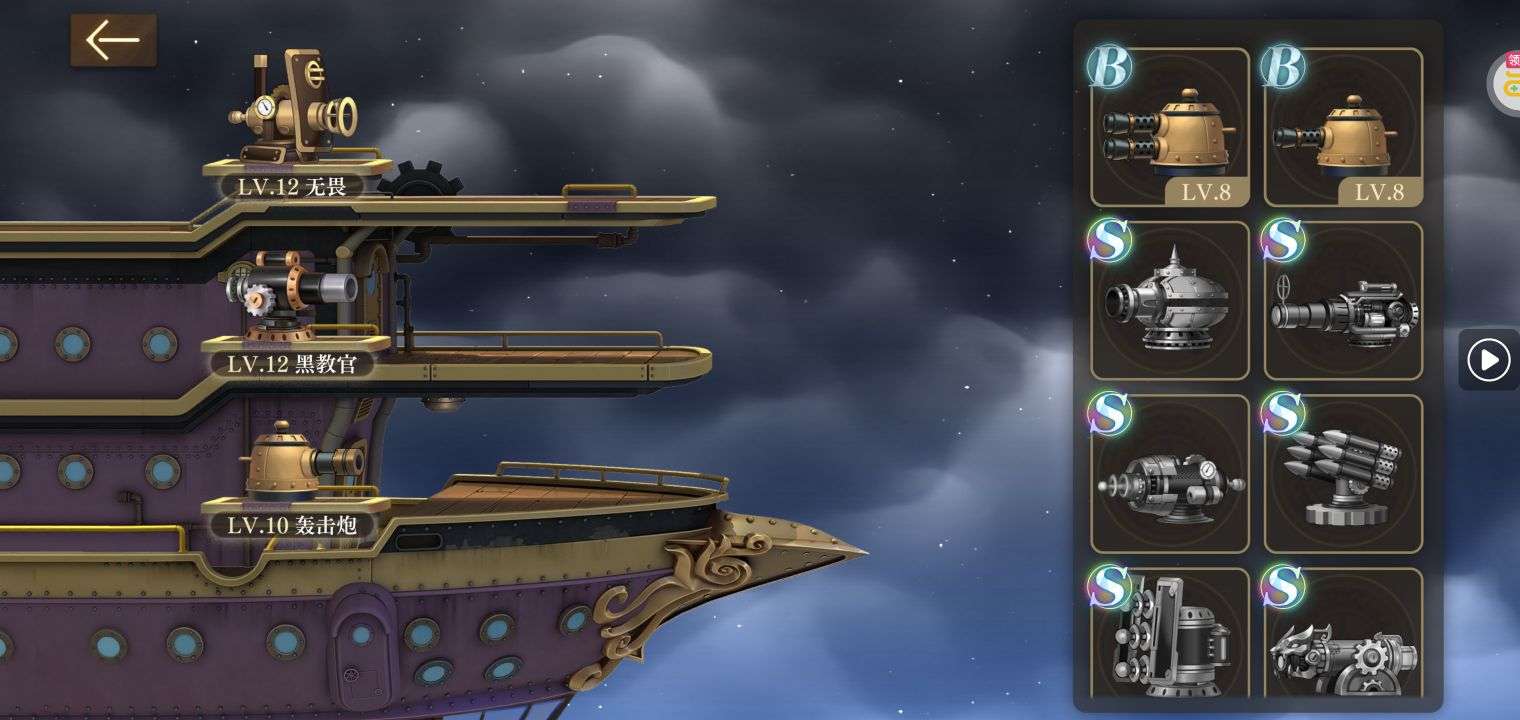Open the floating icon at top-right edge
This screenshot has width=1520, height=720.
[1505, 82]
